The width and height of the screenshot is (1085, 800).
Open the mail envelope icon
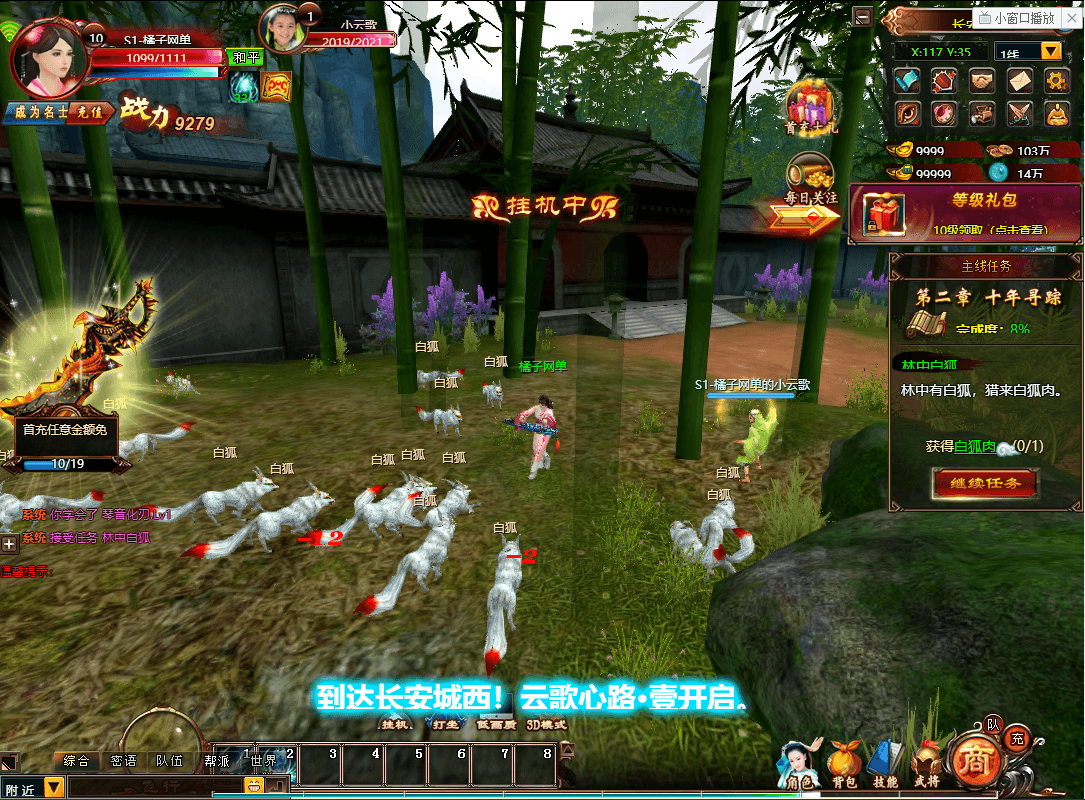click(1019, 80)
